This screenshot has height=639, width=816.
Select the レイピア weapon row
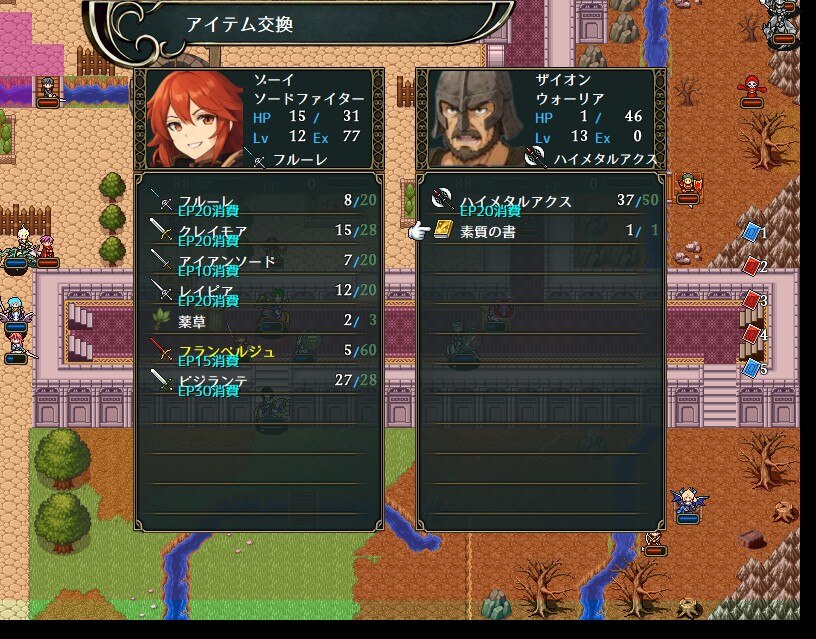(258, 291)
